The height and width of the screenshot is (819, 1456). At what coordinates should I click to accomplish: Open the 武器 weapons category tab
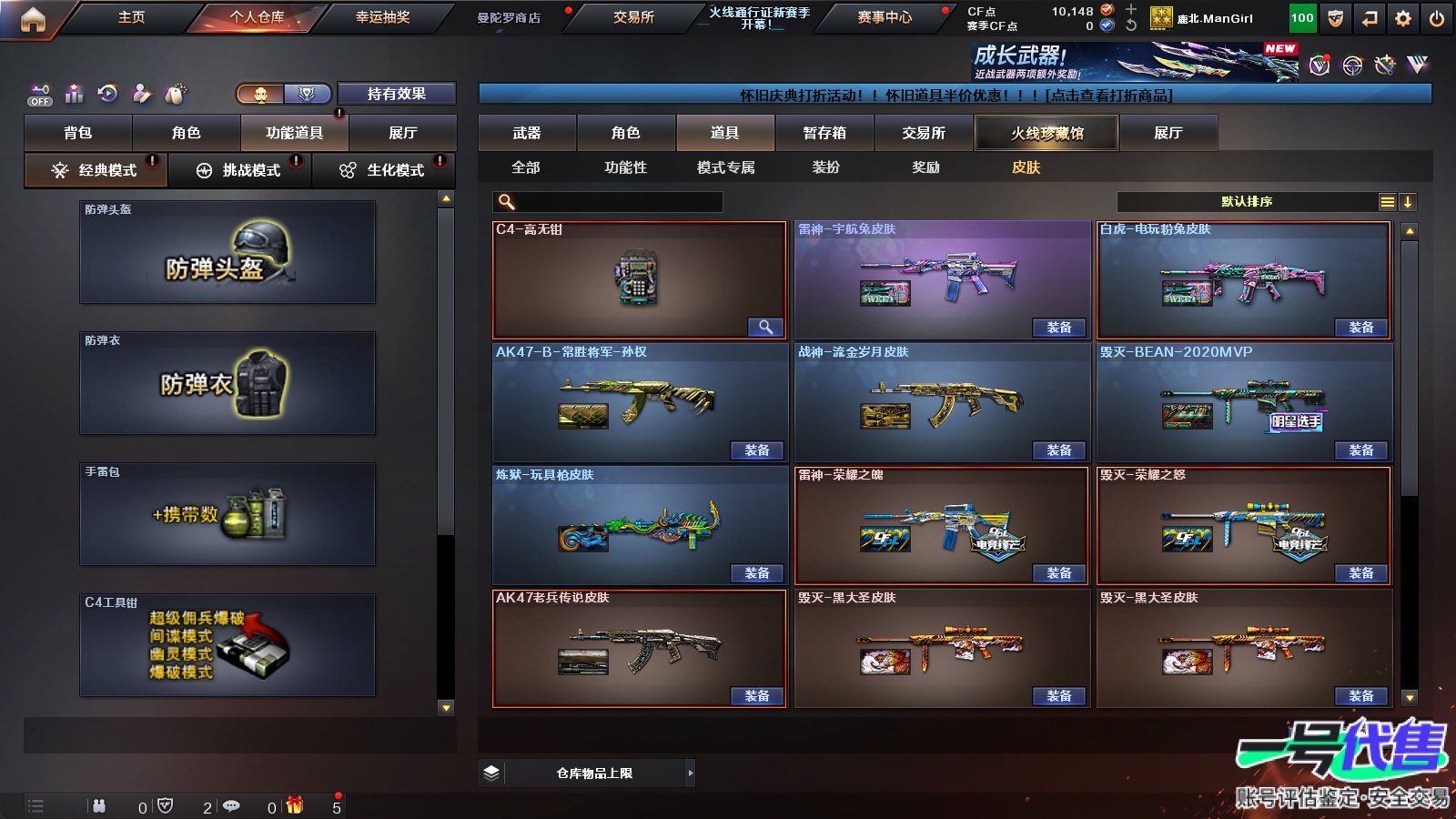(527, 133)
